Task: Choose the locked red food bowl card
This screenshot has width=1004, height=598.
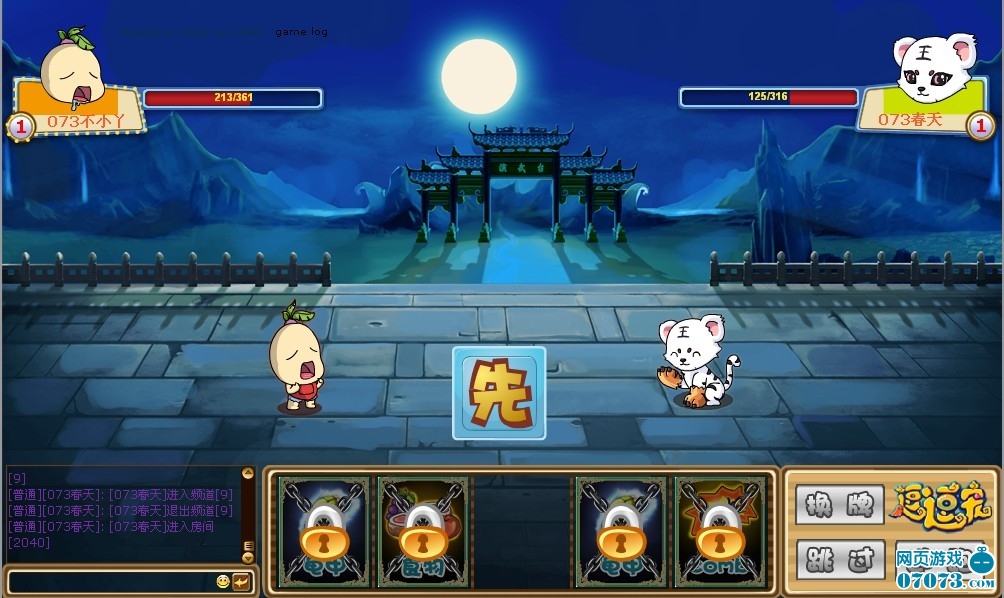Action: [423, 531]
